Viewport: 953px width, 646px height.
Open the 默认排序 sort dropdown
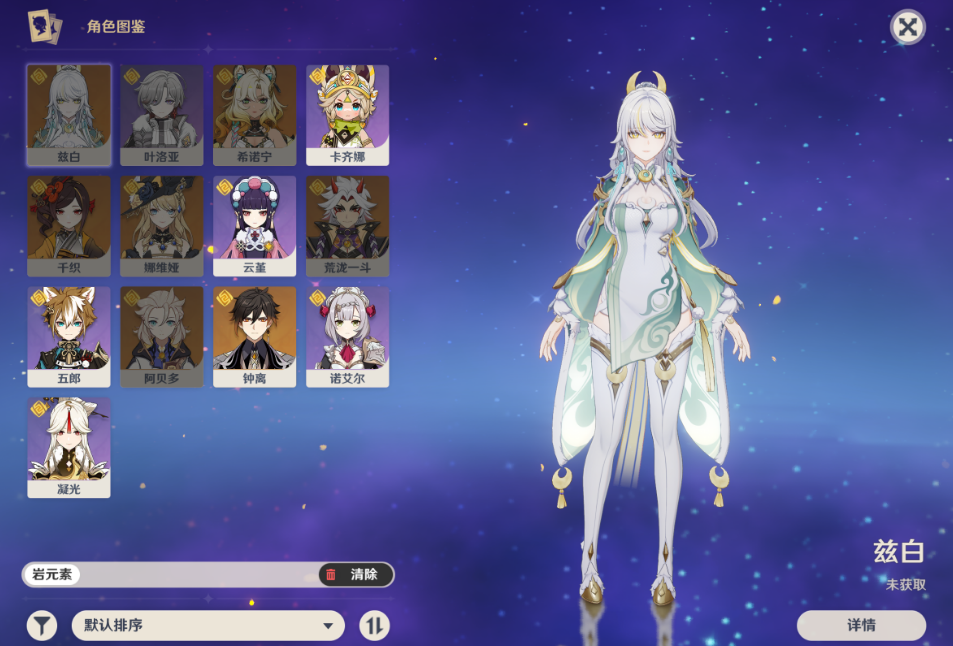(x=208, y=626)
